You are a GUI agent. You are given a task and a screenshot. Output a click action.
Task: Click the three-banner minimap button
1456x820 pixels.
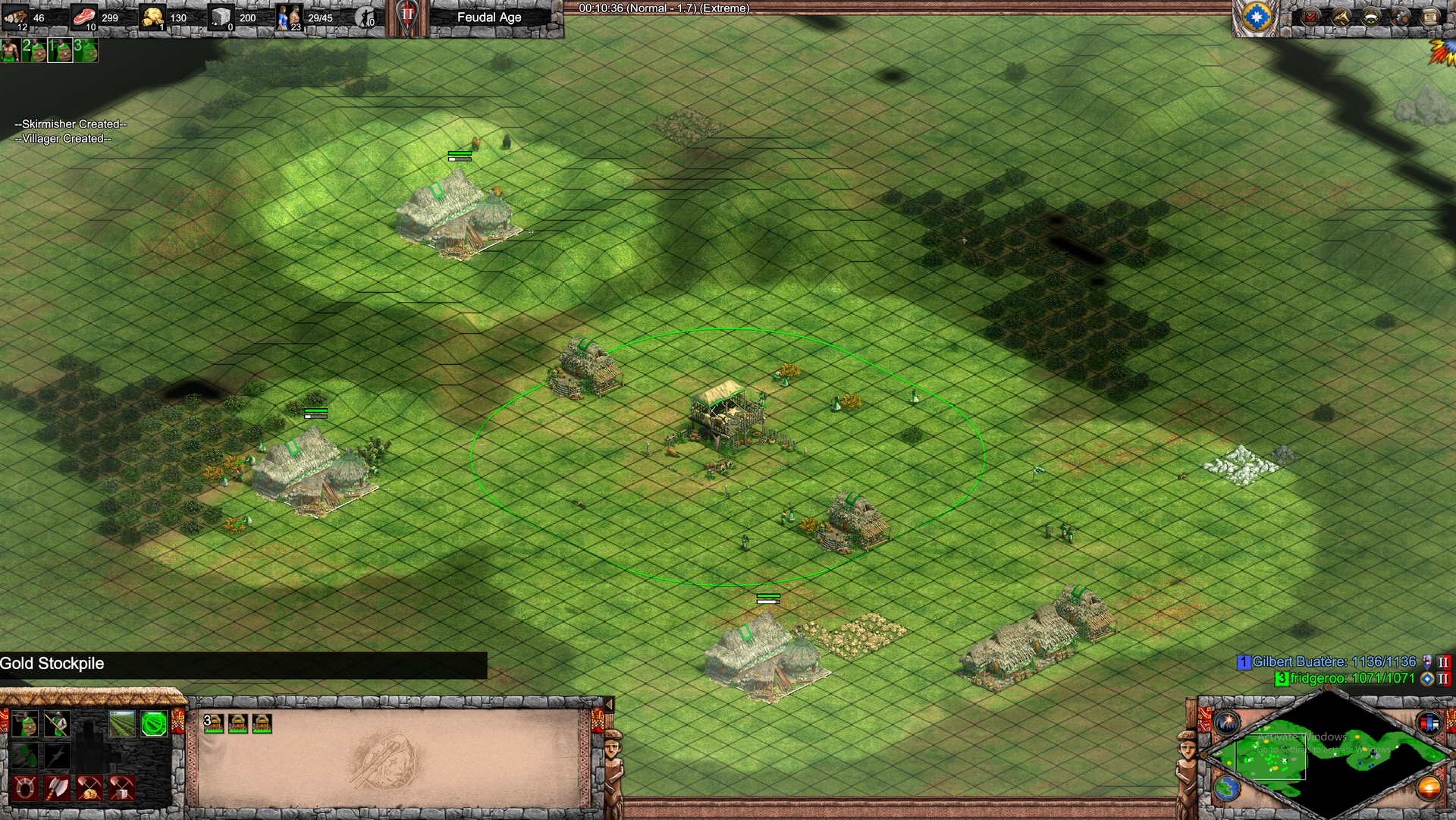[1429, 722]
